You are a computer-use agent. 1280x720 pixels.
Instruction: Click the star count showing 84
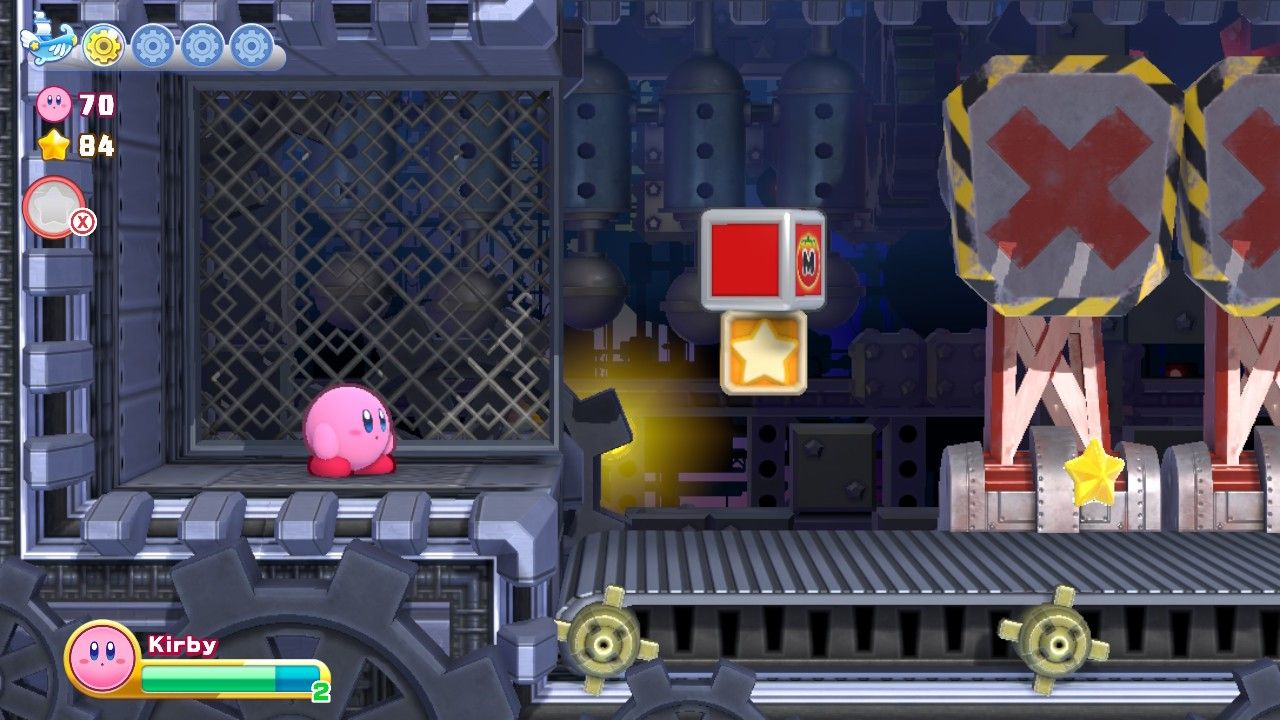(x=95, y=143)
